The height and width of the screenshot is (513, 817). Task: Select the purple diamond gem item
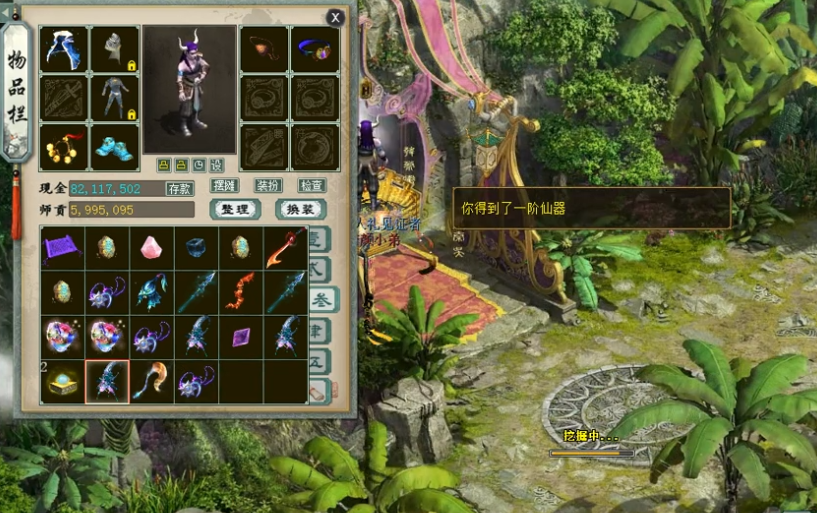pos(241,337)
